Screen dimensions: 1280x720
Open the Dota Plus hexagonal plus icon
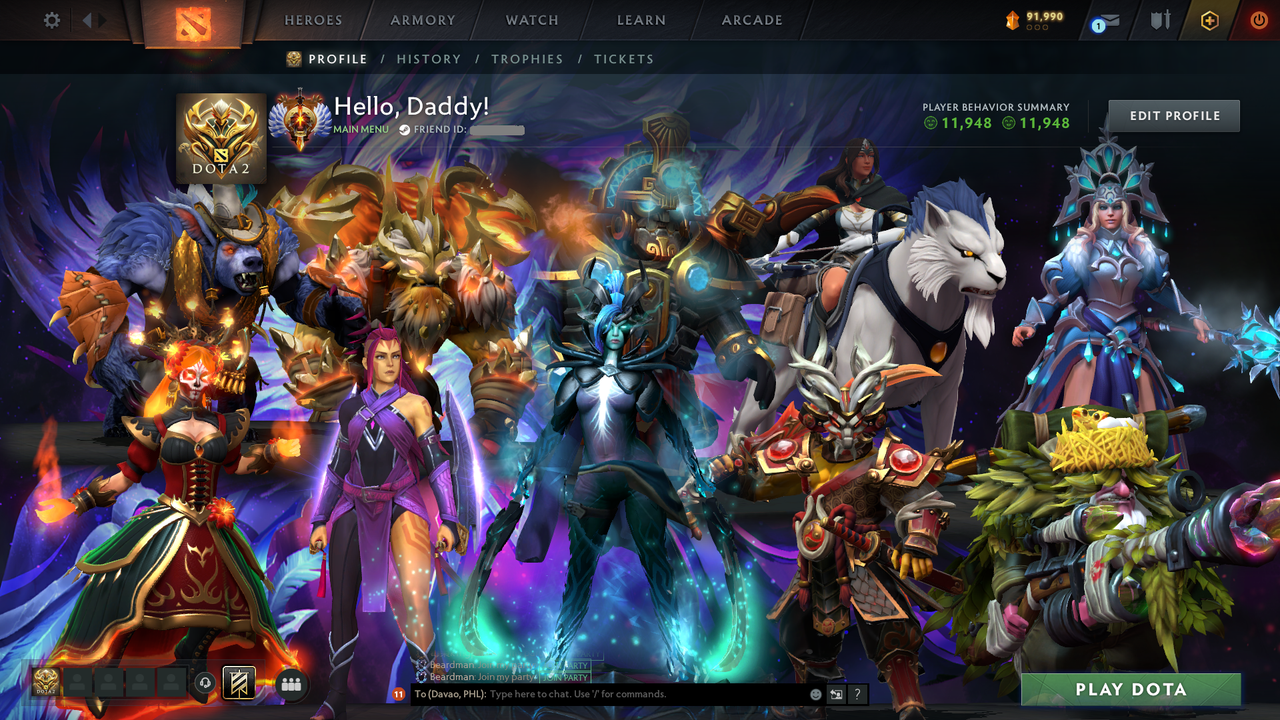[1209, 18]
